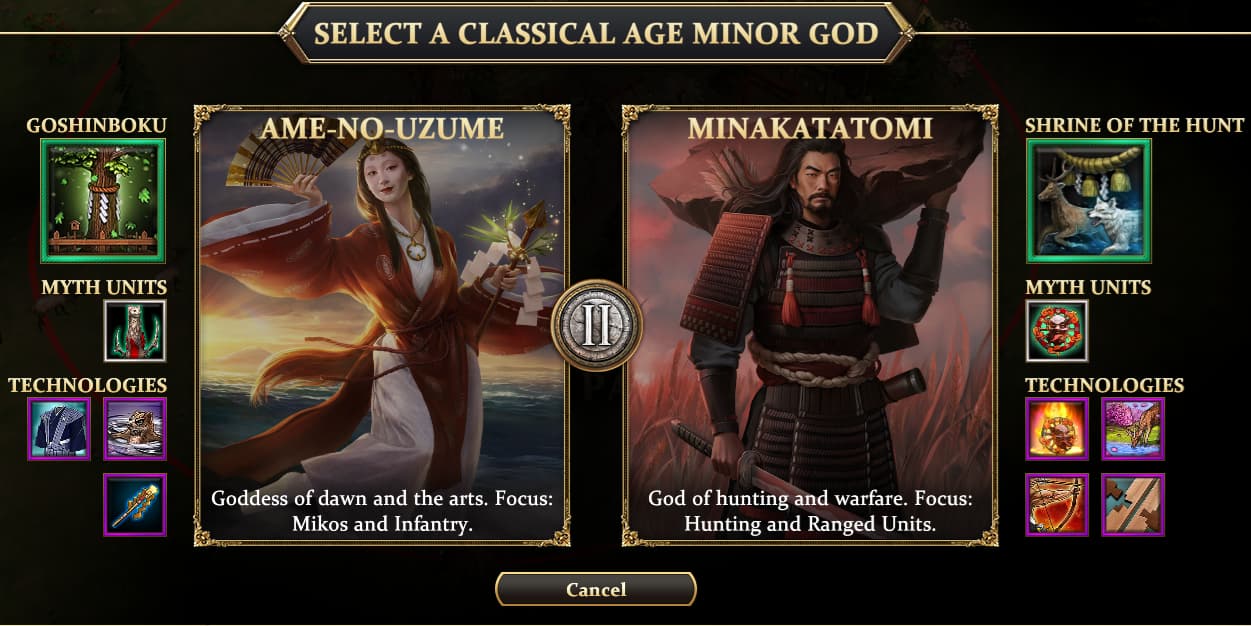Screen dimensions: 1251x626
Task: Click the golden staff technology icon
Action: [x=135, y=505]
